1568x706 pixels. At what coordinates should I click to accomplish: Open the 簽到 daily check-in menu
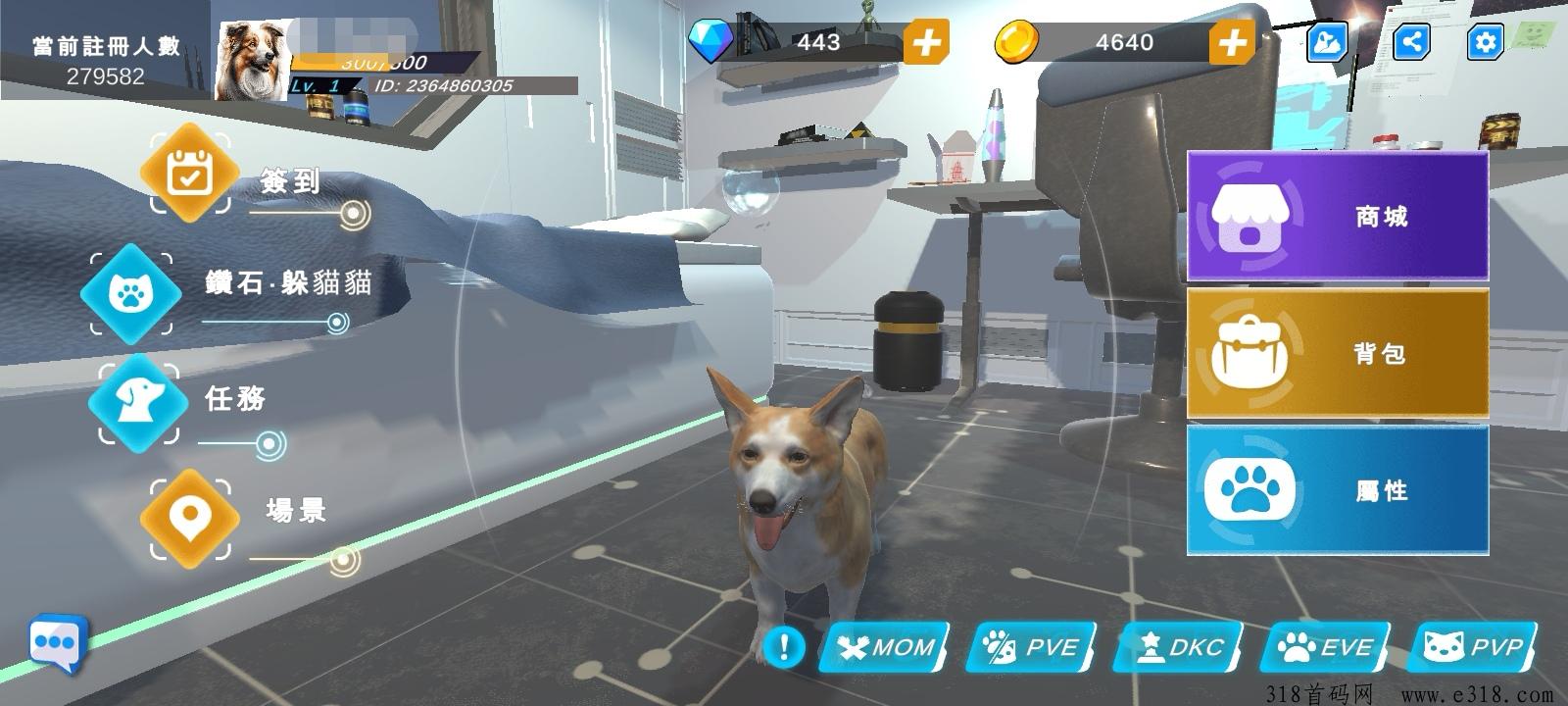190,175
